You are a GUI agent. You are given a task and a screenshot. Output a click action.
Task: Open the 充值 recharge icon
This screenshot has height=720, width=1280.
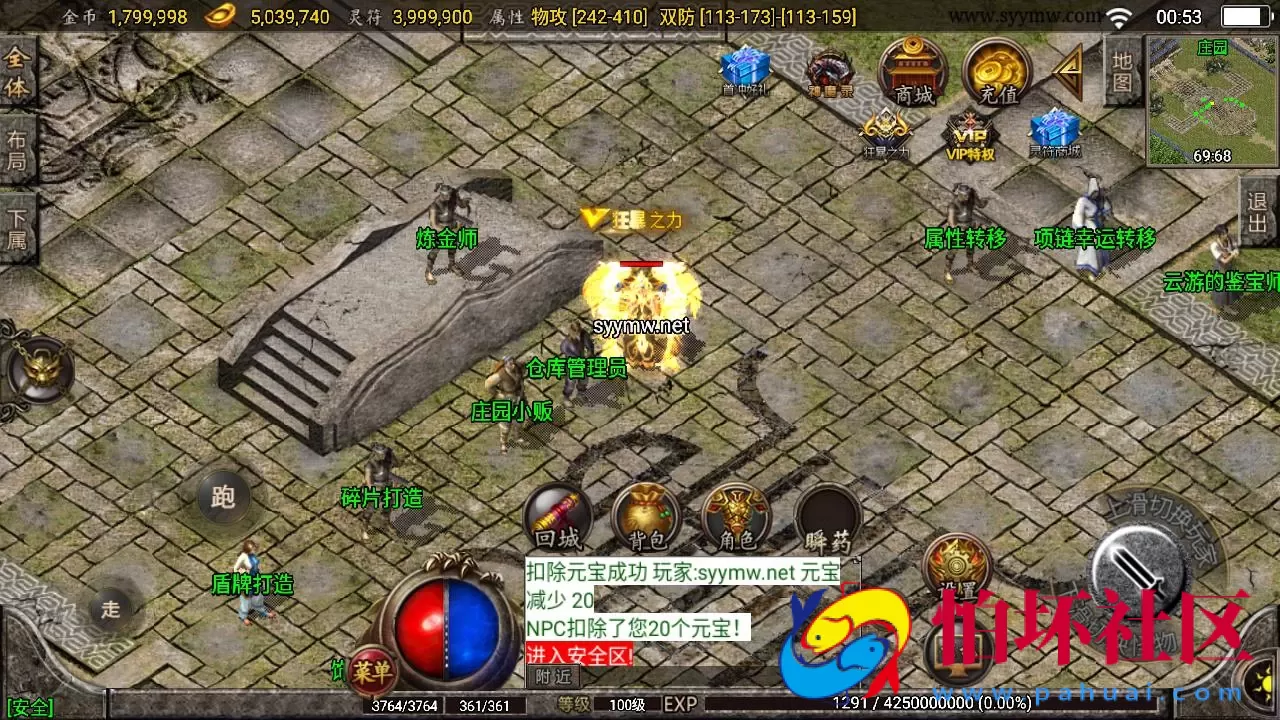click(997, 72)
